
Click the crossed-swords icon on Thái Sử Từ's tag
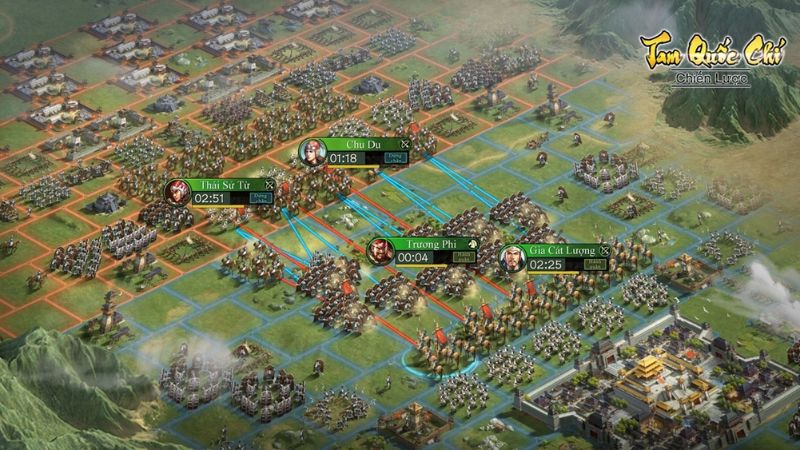pos(268,185)
